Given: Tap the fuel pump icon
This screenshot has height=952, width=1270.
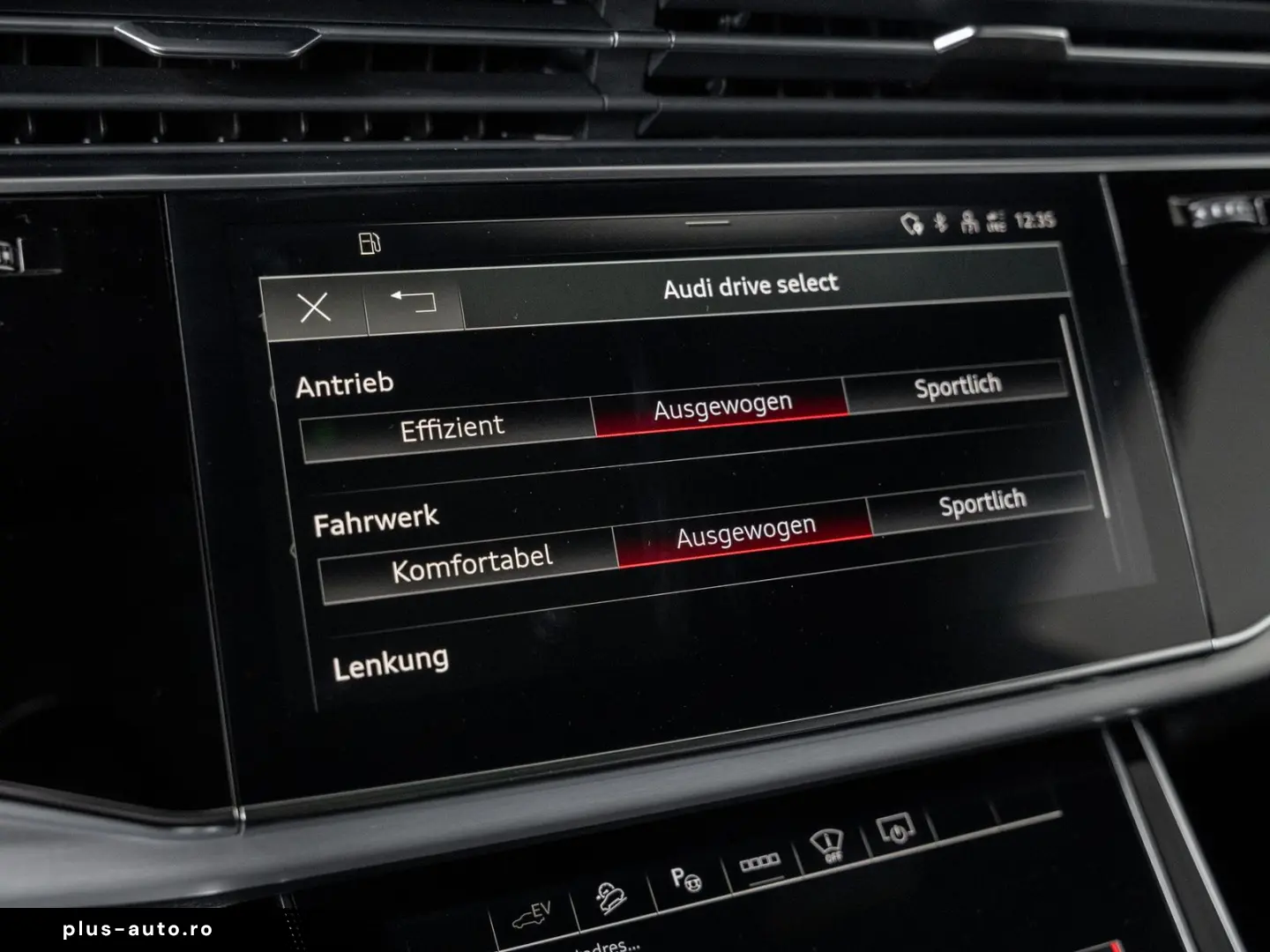Looking at the screenshot, I should [x=370, y=242].
